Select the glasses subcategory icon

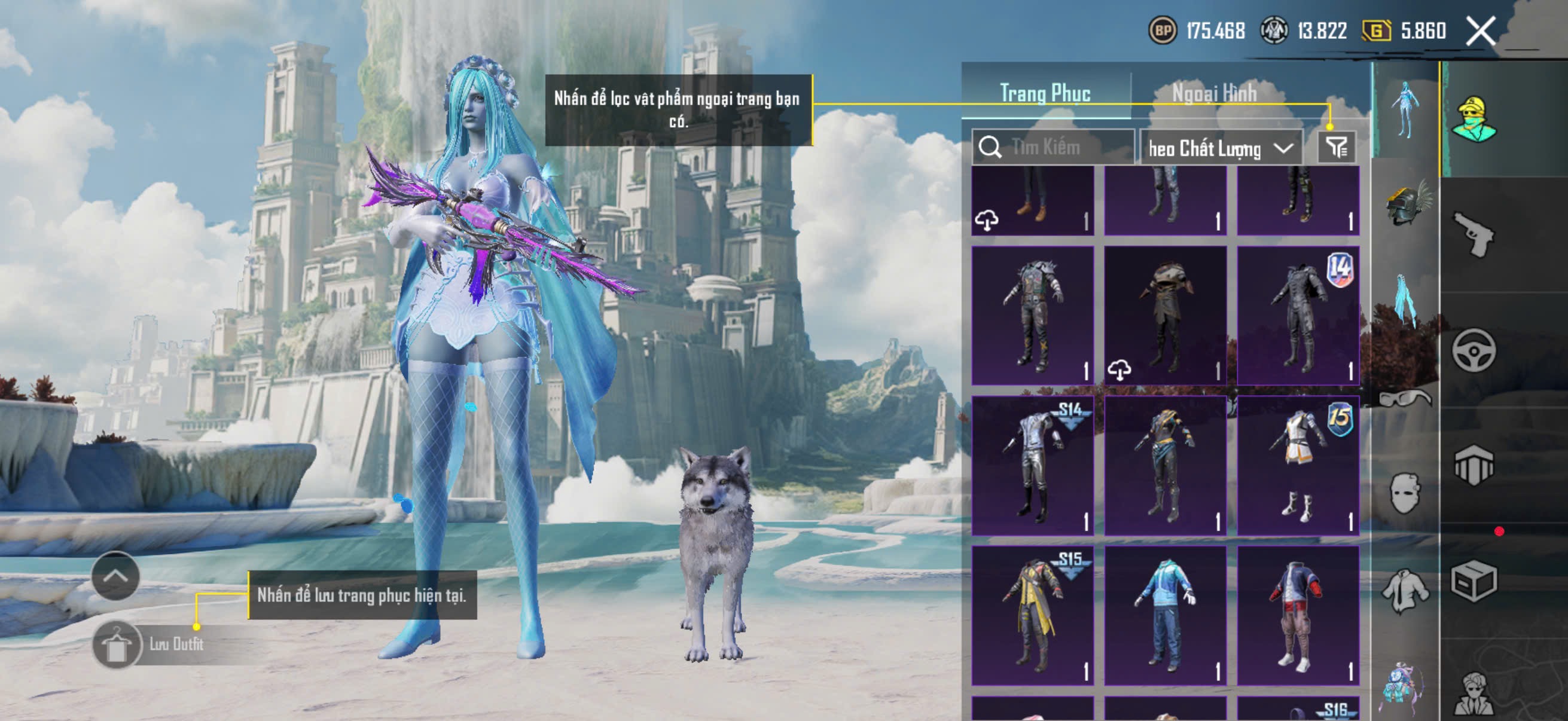coord(1406,399)
